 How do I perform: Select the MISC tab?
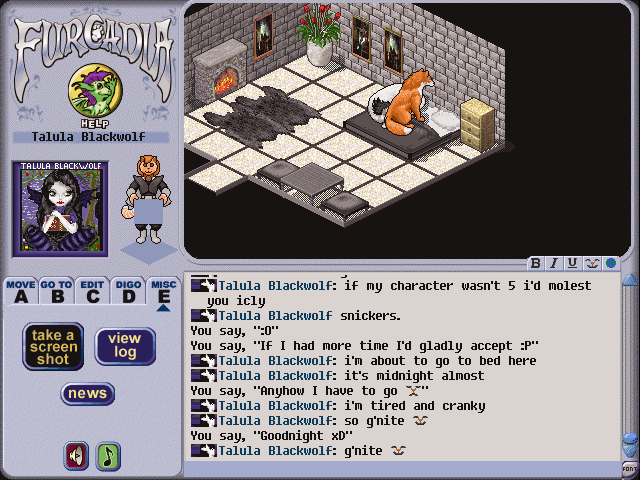[x=163, y=291]
